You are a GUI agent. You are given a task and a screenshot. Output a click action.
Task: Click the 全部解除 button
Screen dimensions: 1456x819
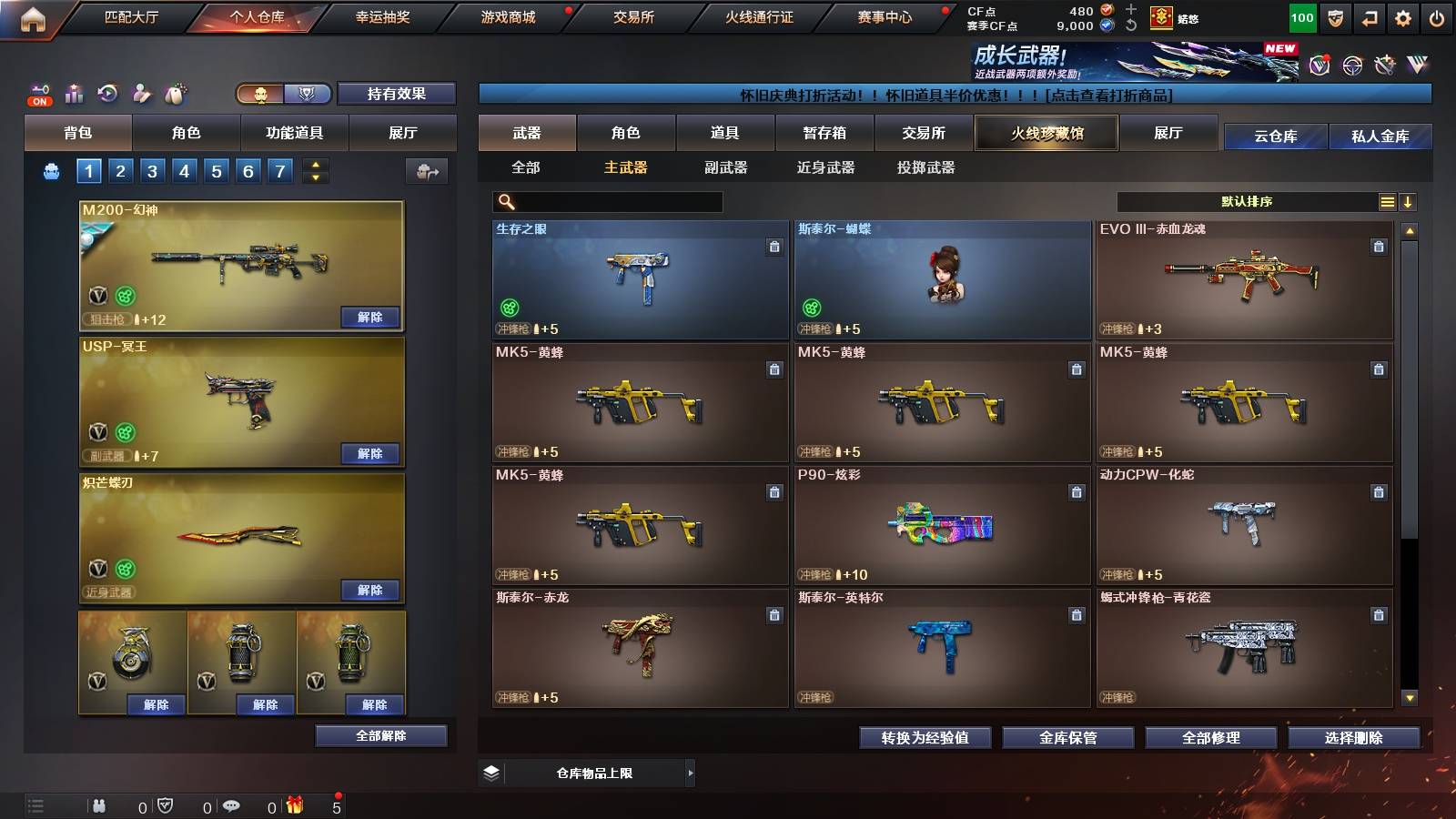coord(380,735)
